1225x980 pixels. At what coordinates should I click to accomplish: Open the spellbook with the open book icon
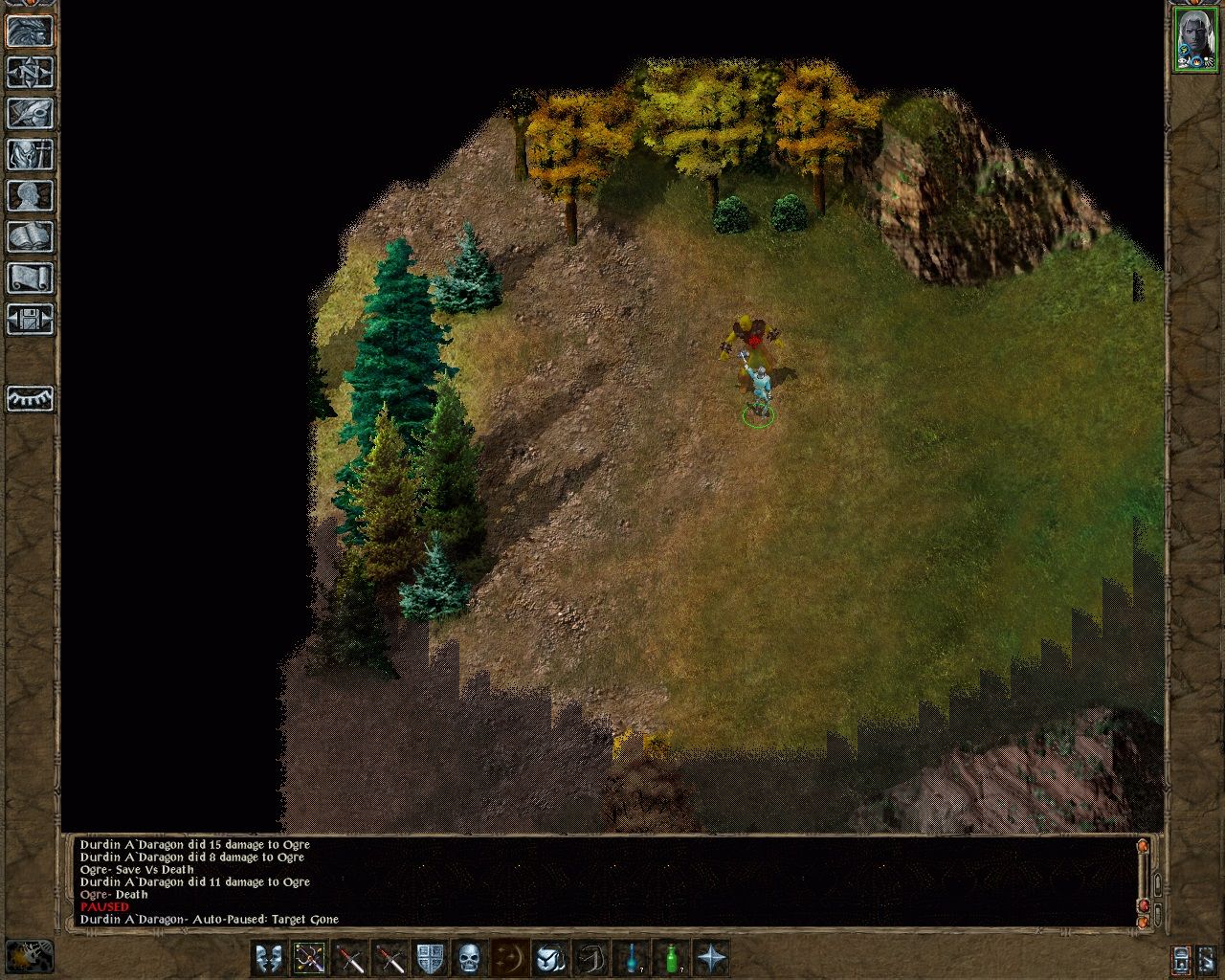click(32, 237)
